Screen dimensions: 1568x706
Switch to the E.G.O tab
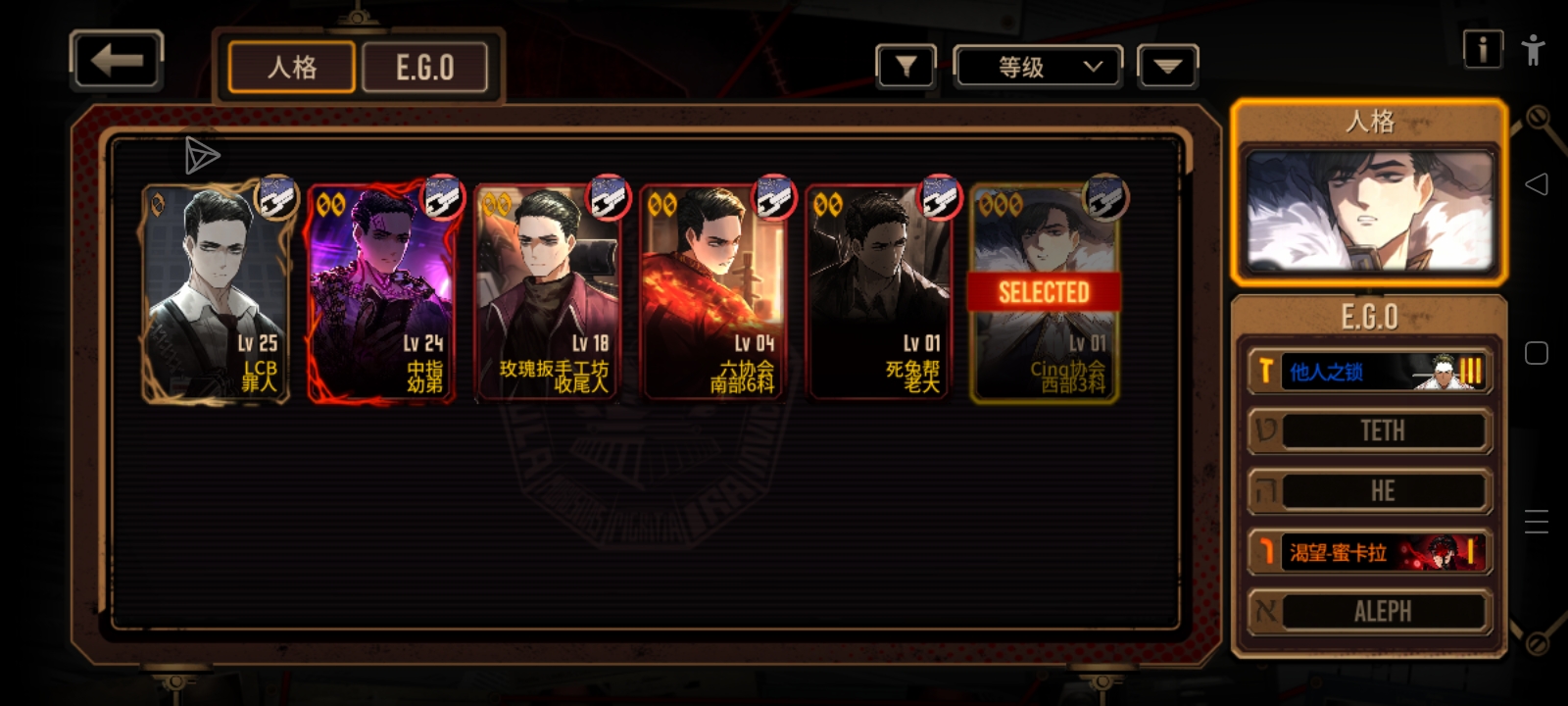(425, 68)
